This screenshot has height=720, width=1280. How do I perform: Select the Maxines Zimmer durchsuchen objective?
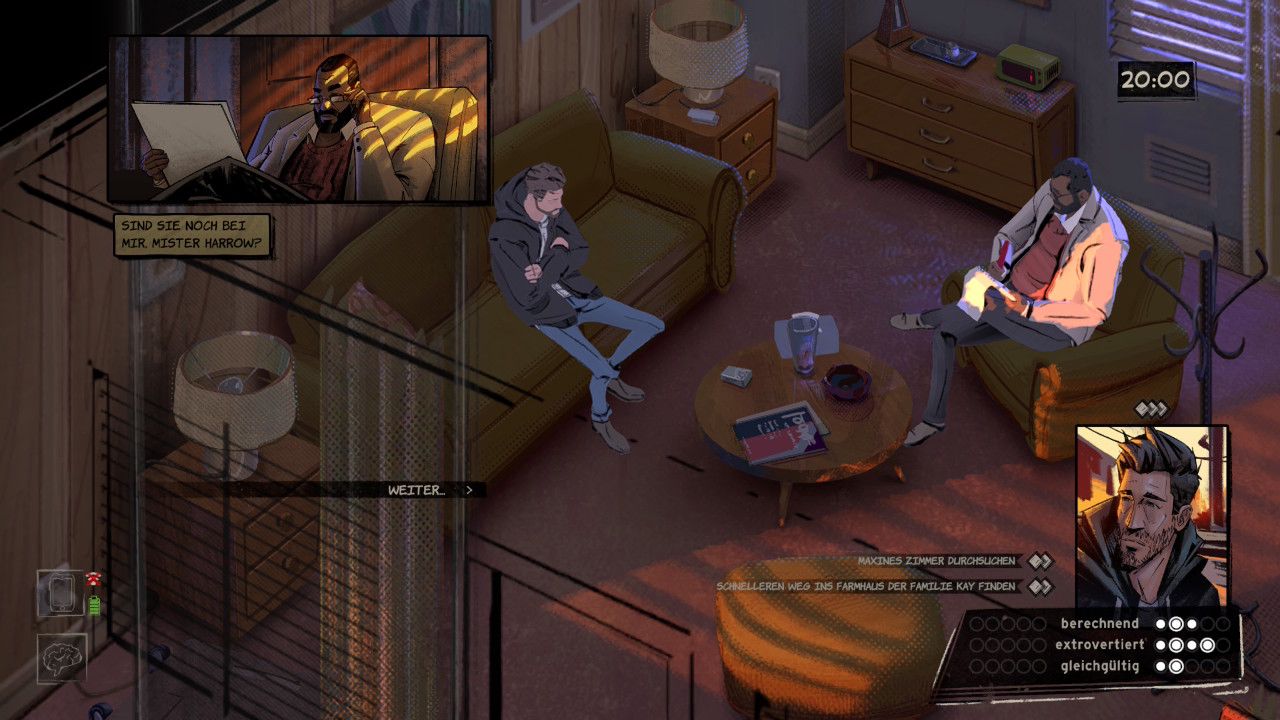pos(936,561)
